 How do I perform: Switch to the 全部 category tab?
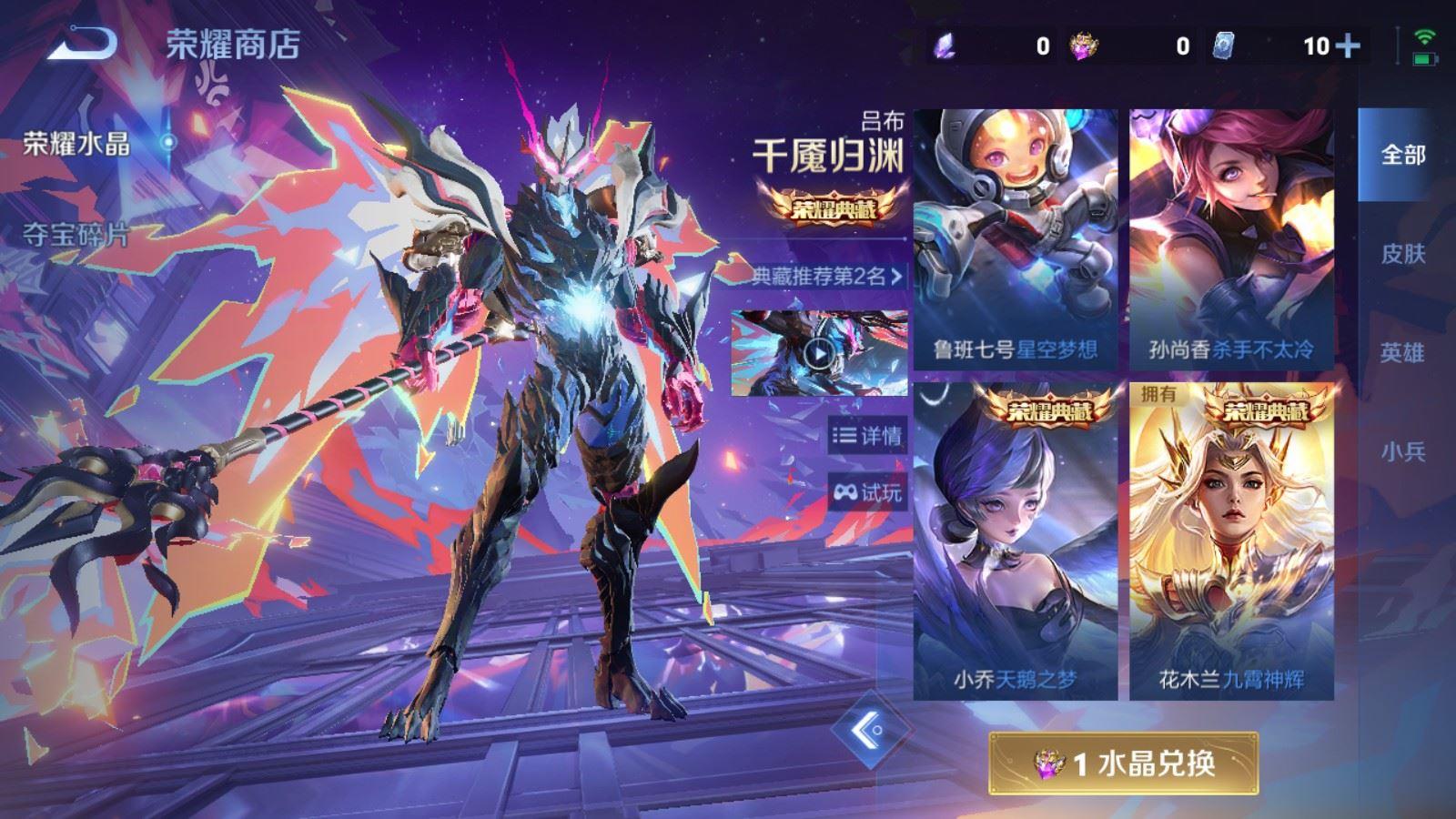pos(1402,155)
